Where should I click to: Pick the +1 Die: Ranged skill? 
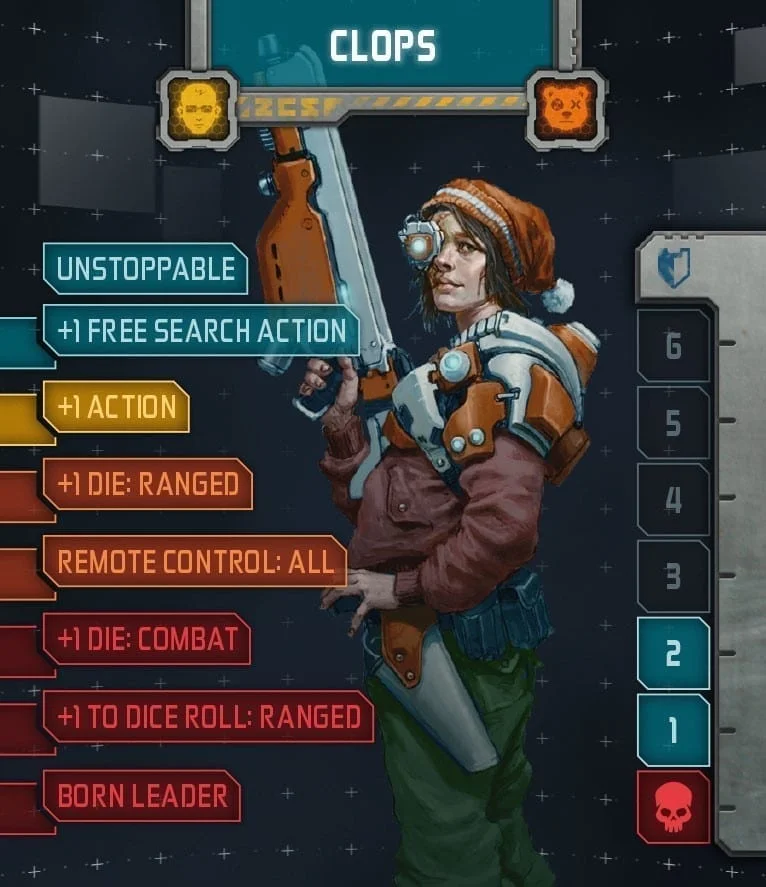(147, 485)
